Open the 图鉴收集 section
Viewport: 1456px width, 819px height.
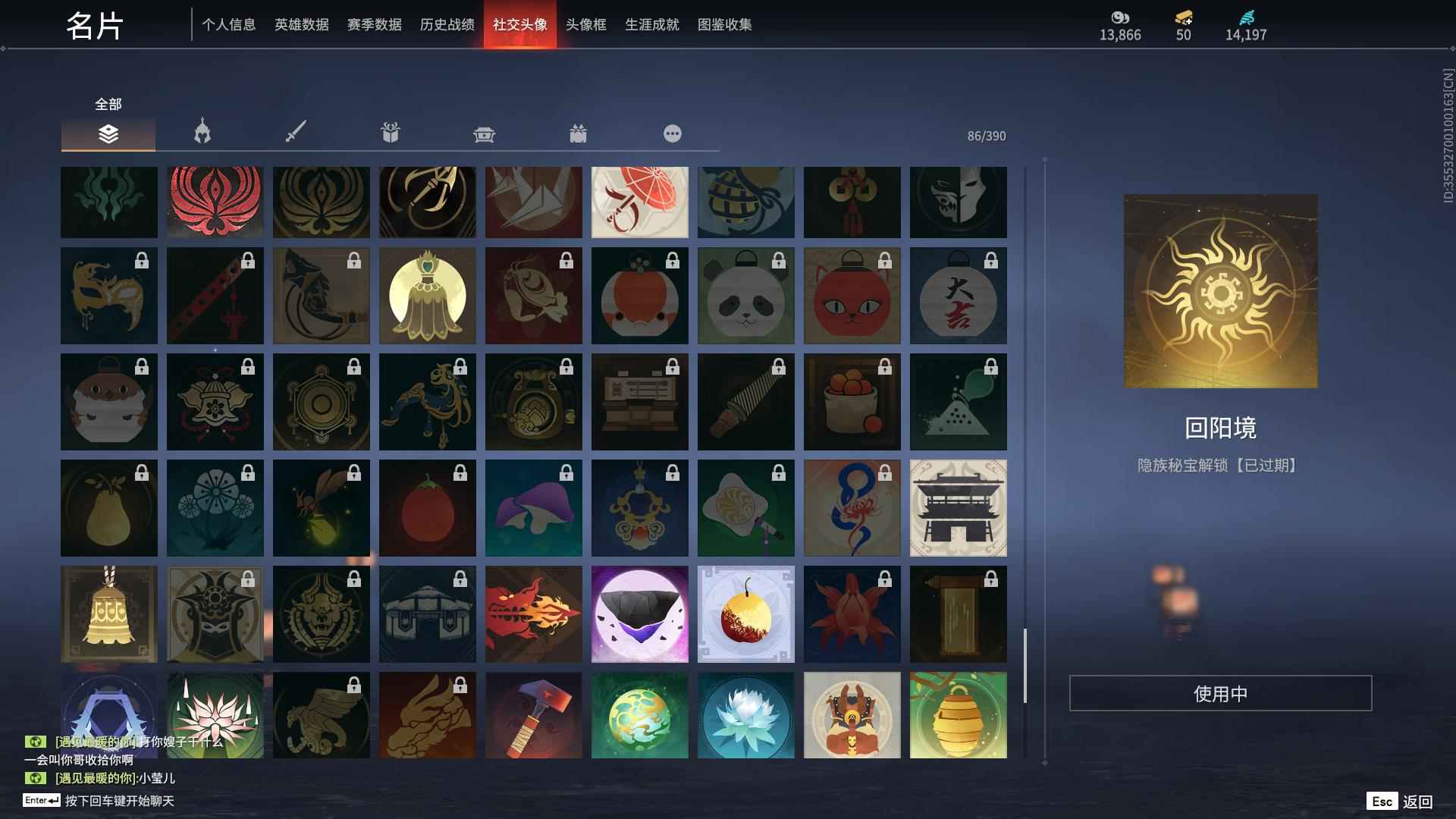(x=725, y=24)
